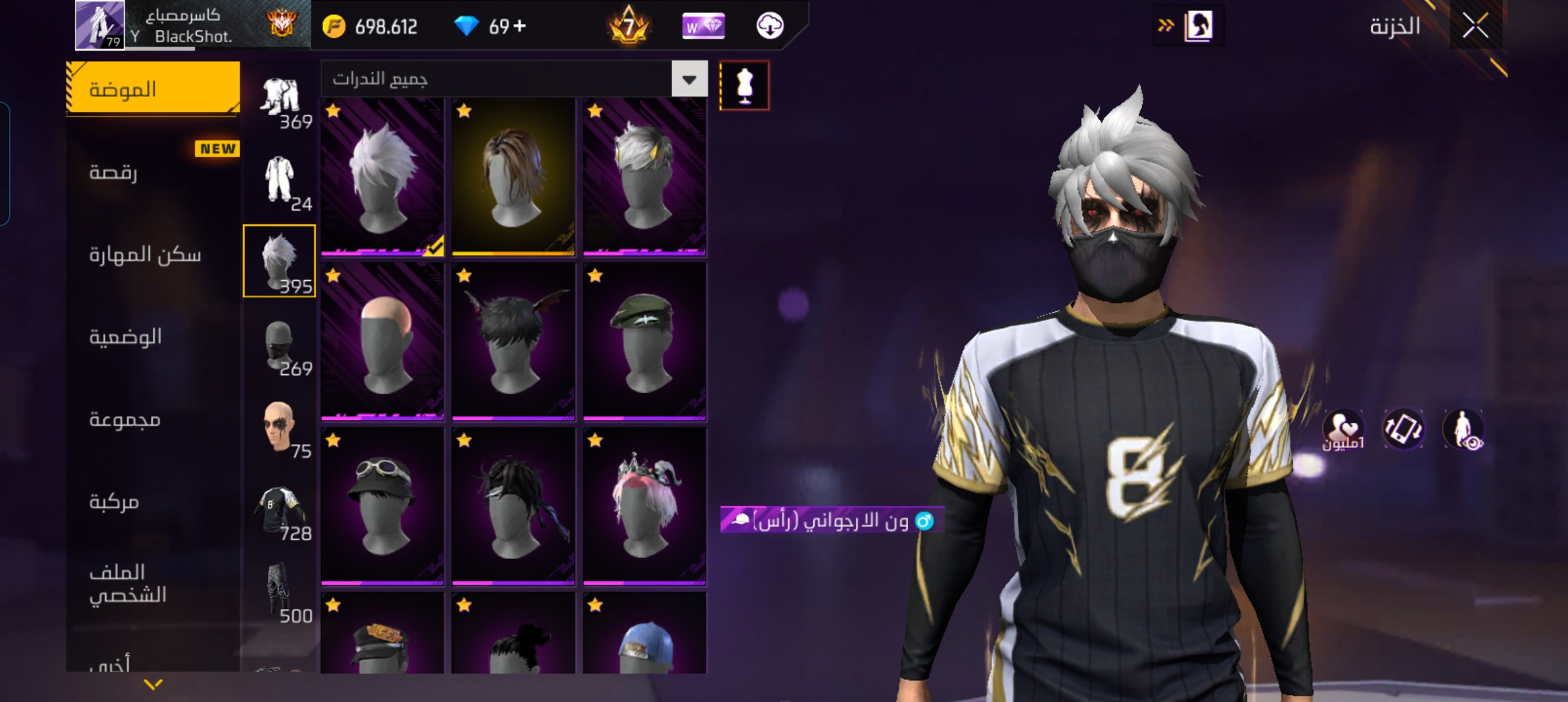Pick the pink hair with crown
The height and width of the screenshot is (702, 1568).
point(644,506)
